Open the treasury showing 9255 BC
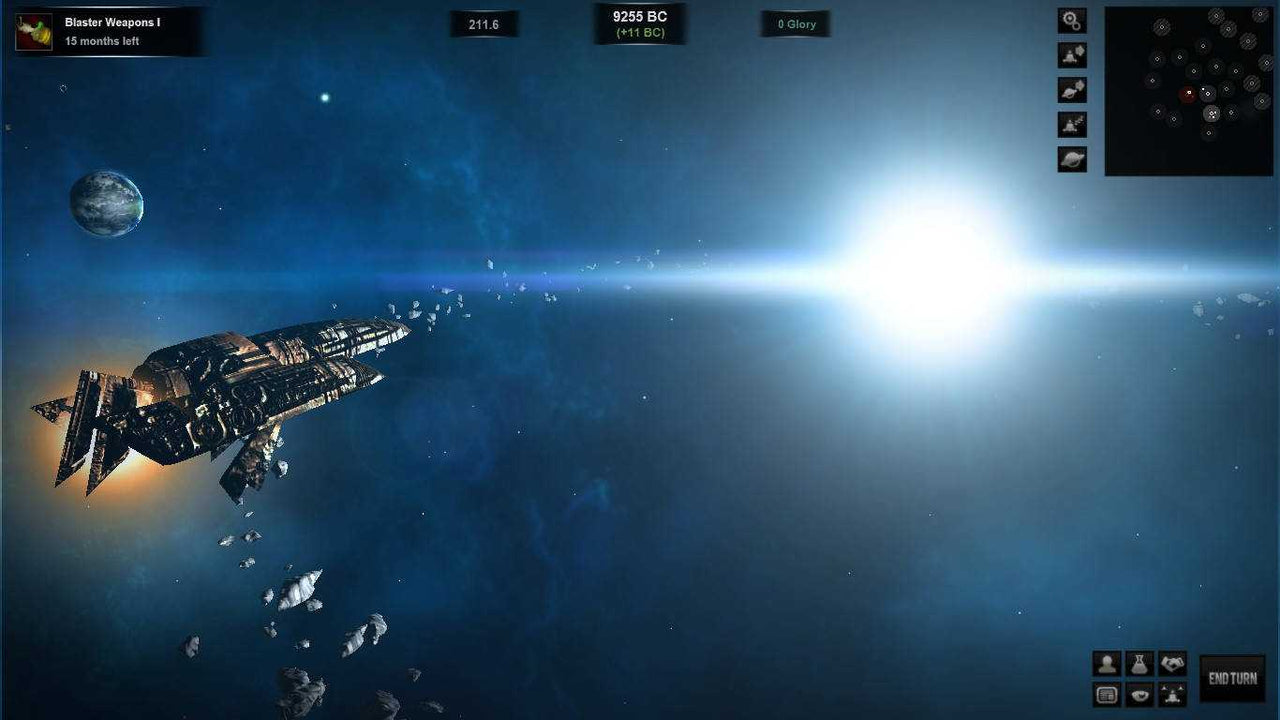The width and height of the screenshot is (1280, 720). tap(640, 22)
